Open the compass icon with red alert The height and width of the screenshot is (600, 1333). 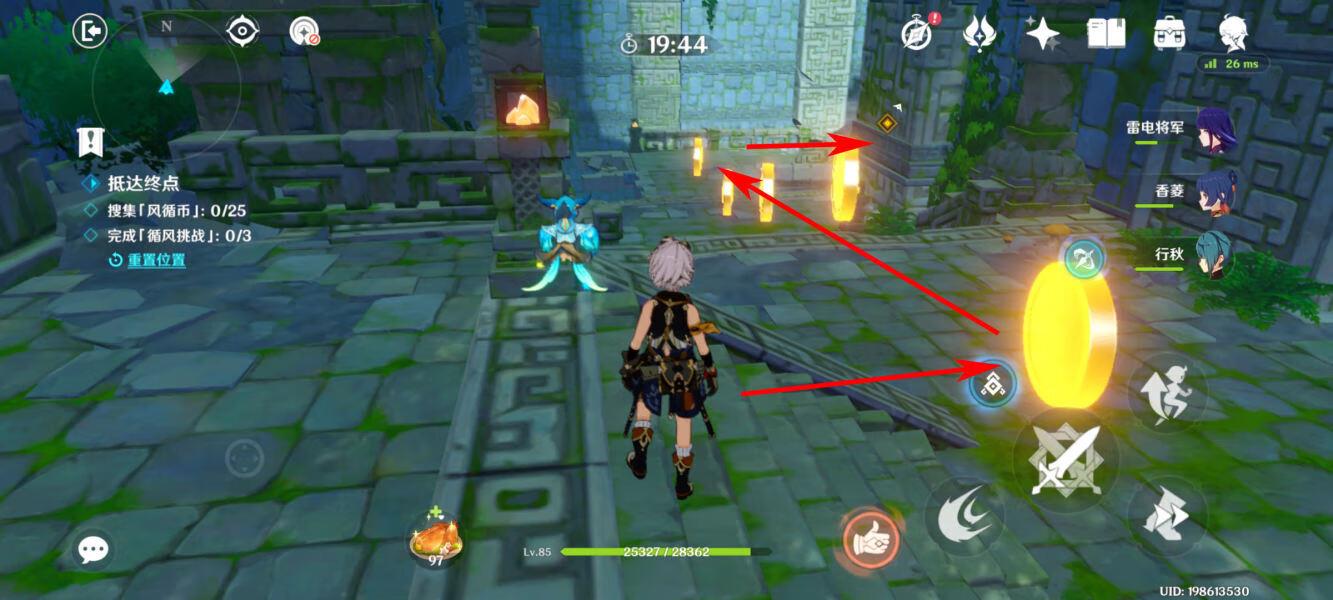916,33
